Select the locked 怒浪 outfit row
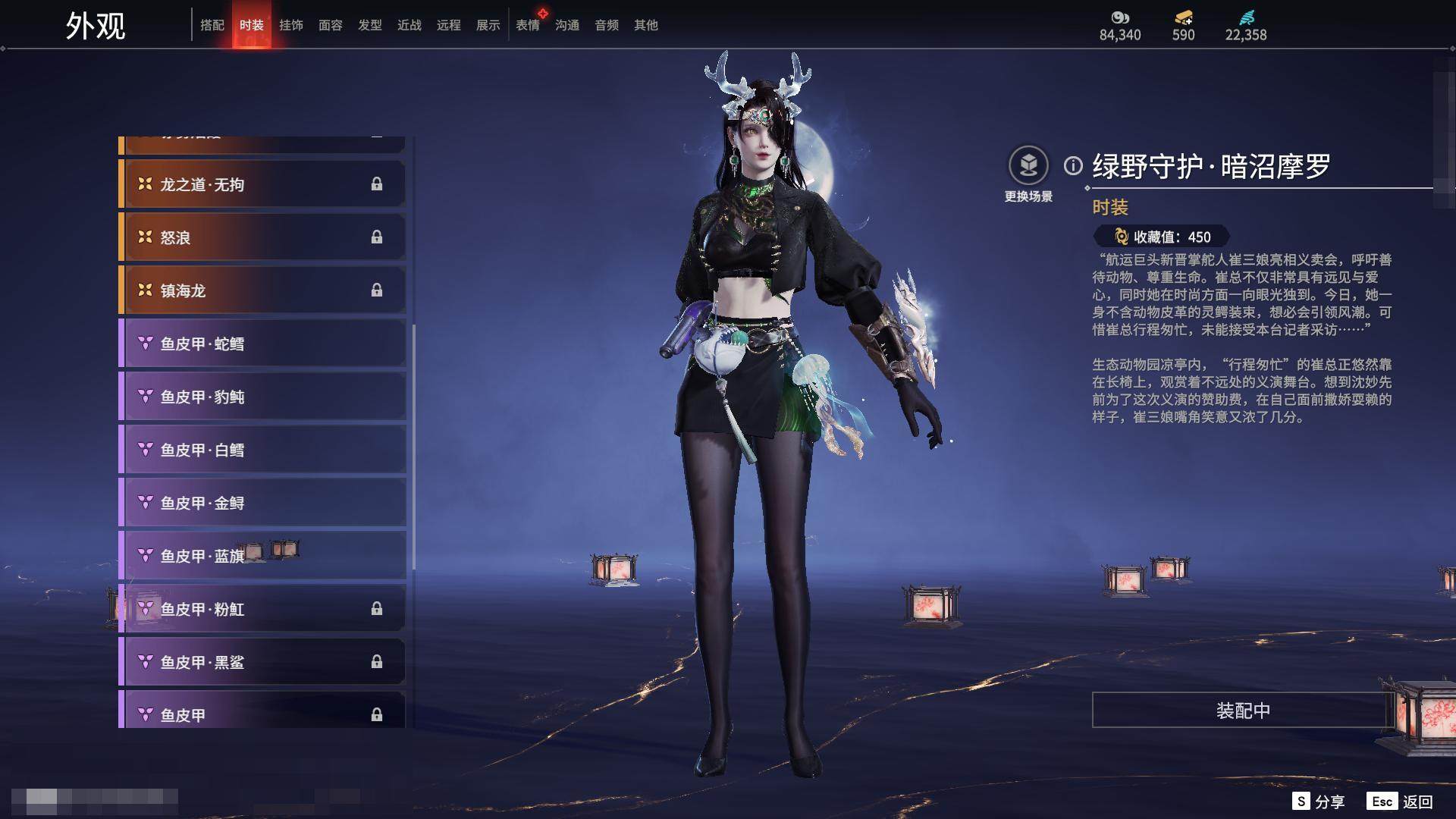Image resolution: width=1456 pixels, height=819 pixels. (262, 237)
